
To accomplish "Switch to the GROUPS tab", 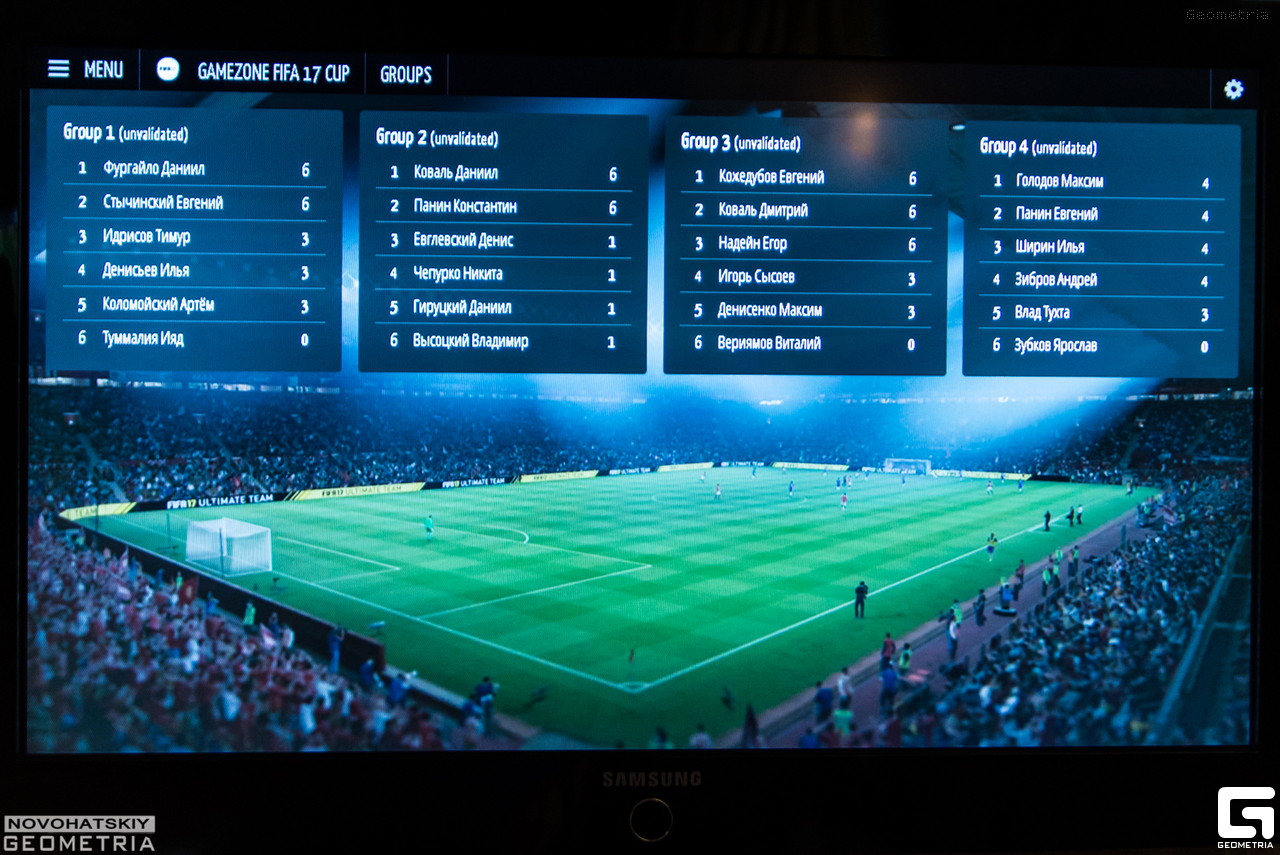I will click(406, 75).
